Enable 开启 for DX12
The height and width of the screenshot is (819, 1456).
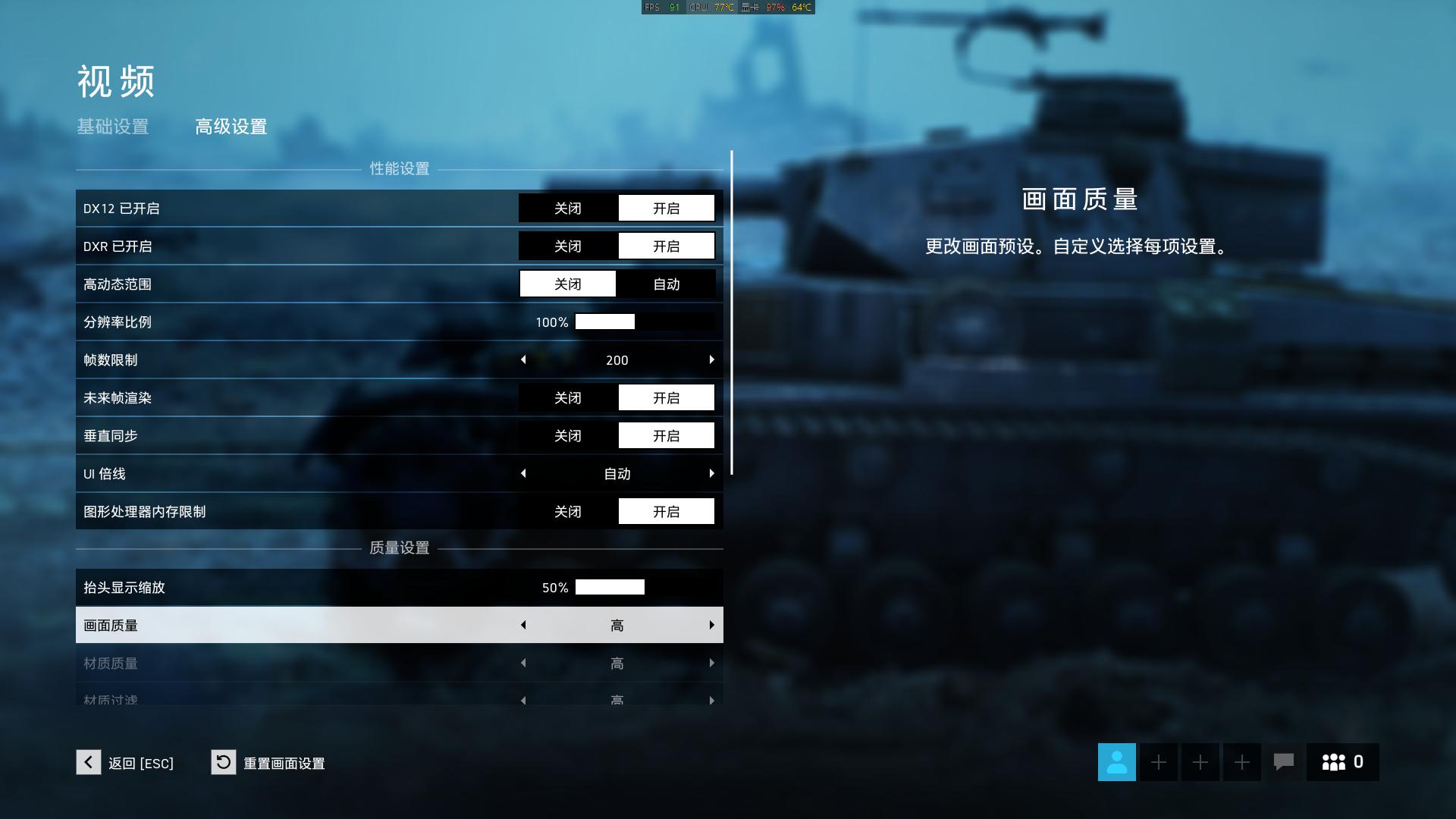click(x=666, y=208)
